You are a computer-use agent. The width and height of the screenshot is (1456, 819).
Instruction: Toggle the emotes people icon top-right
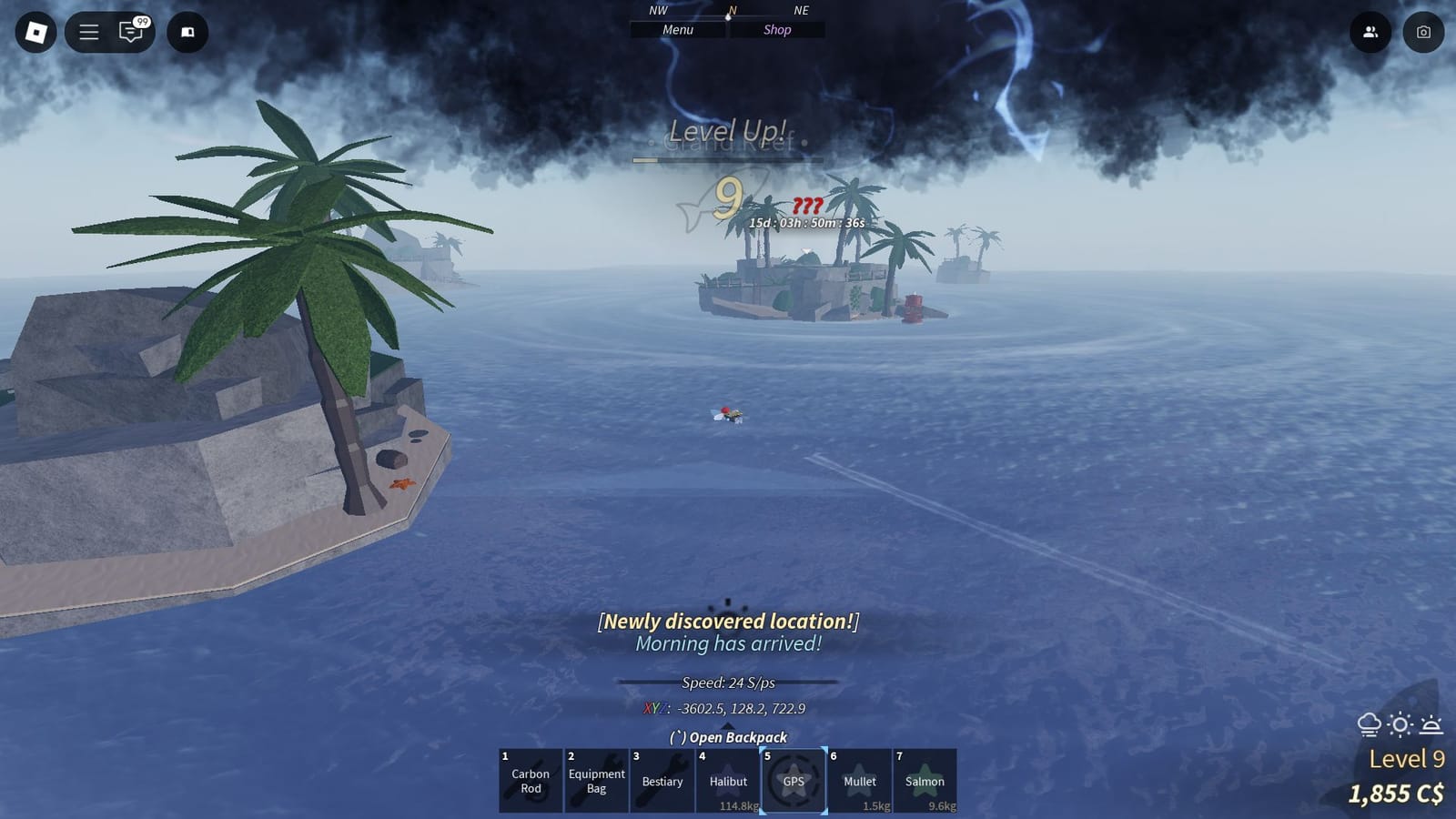pyautogui.click(x=1370, y=33)
